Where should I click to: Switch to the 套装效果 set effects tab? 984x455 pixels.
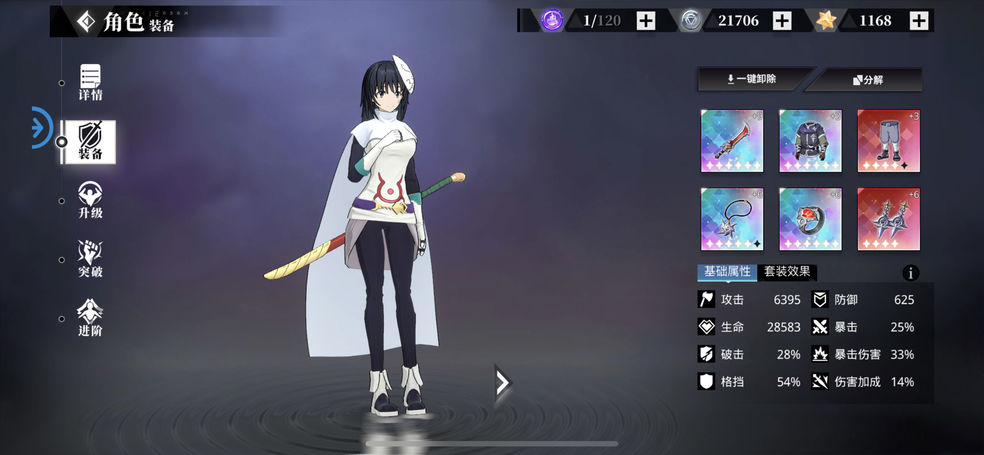click(787, 272)
